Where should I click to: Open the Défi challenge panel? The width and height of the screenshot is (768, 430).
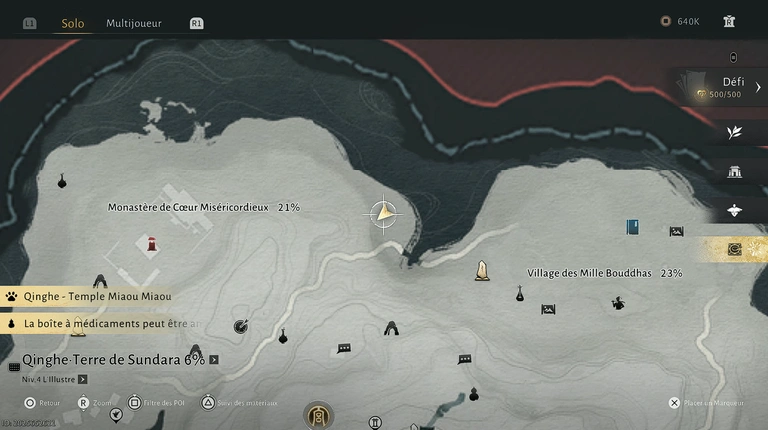732,88
